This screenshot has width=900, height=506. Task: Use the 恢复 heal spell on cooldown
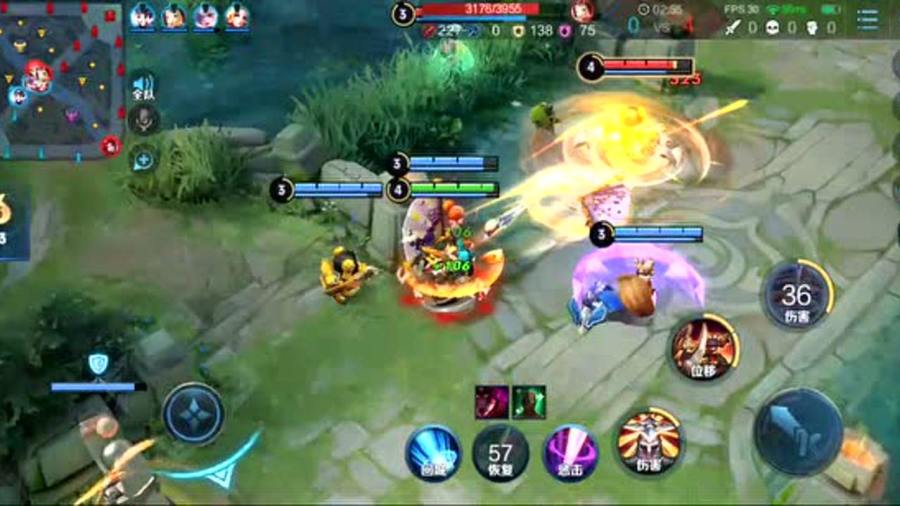pyautogui.click(x=500, y=452)
